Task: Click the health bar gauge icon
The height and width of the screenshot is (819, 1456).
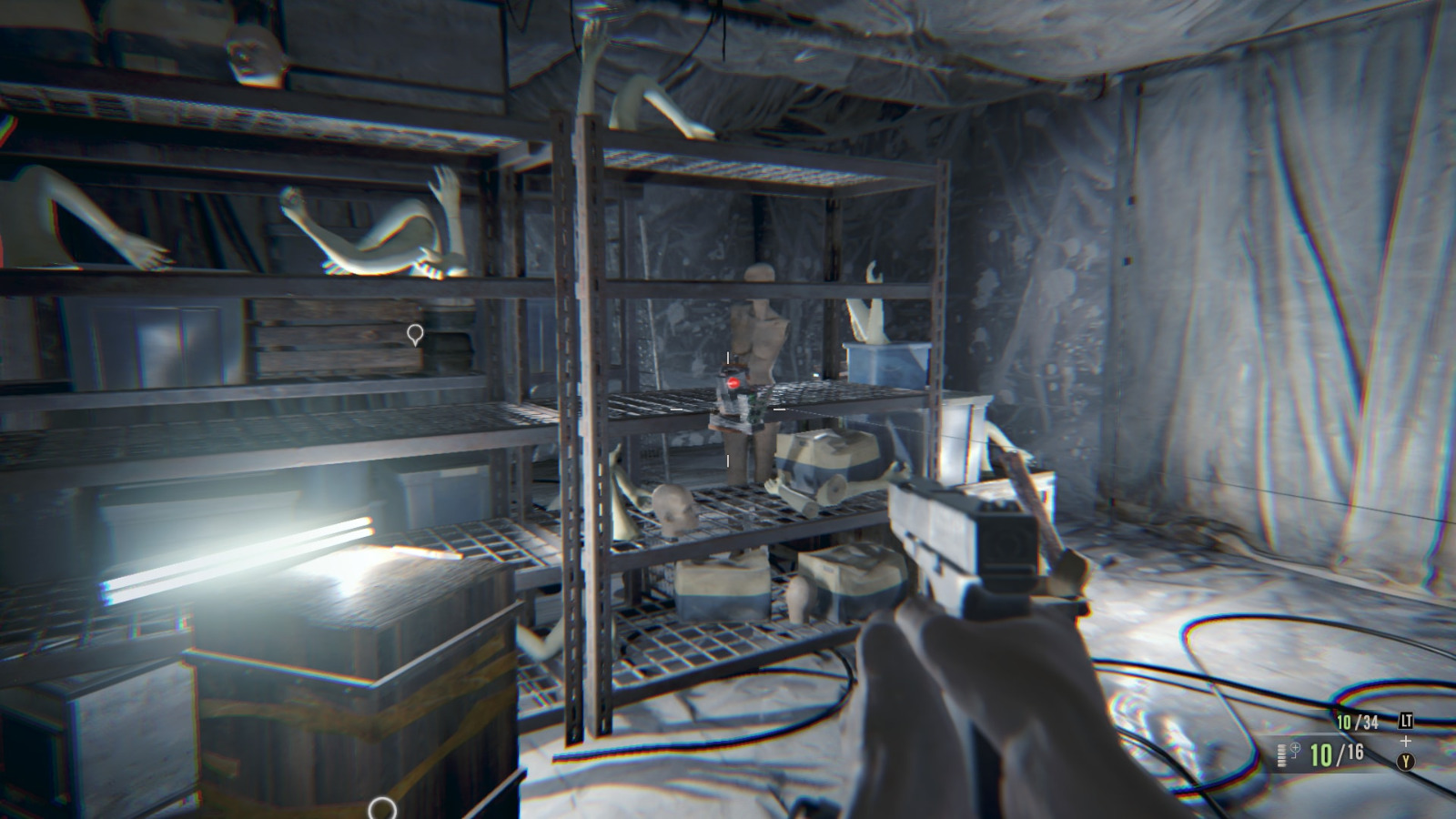Action: (1281, 755)
